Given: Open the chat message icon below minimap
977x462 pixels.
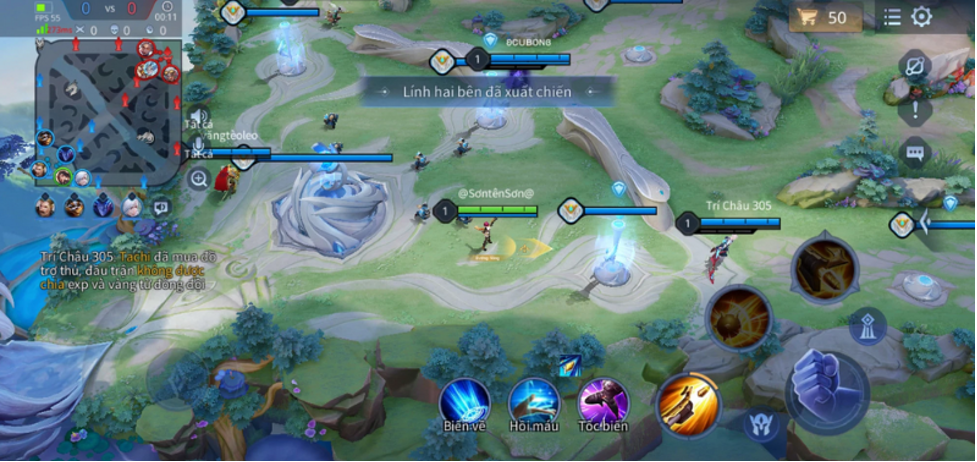Looking at the screenshot, I should pyautogui.click(x=161, y=208).
